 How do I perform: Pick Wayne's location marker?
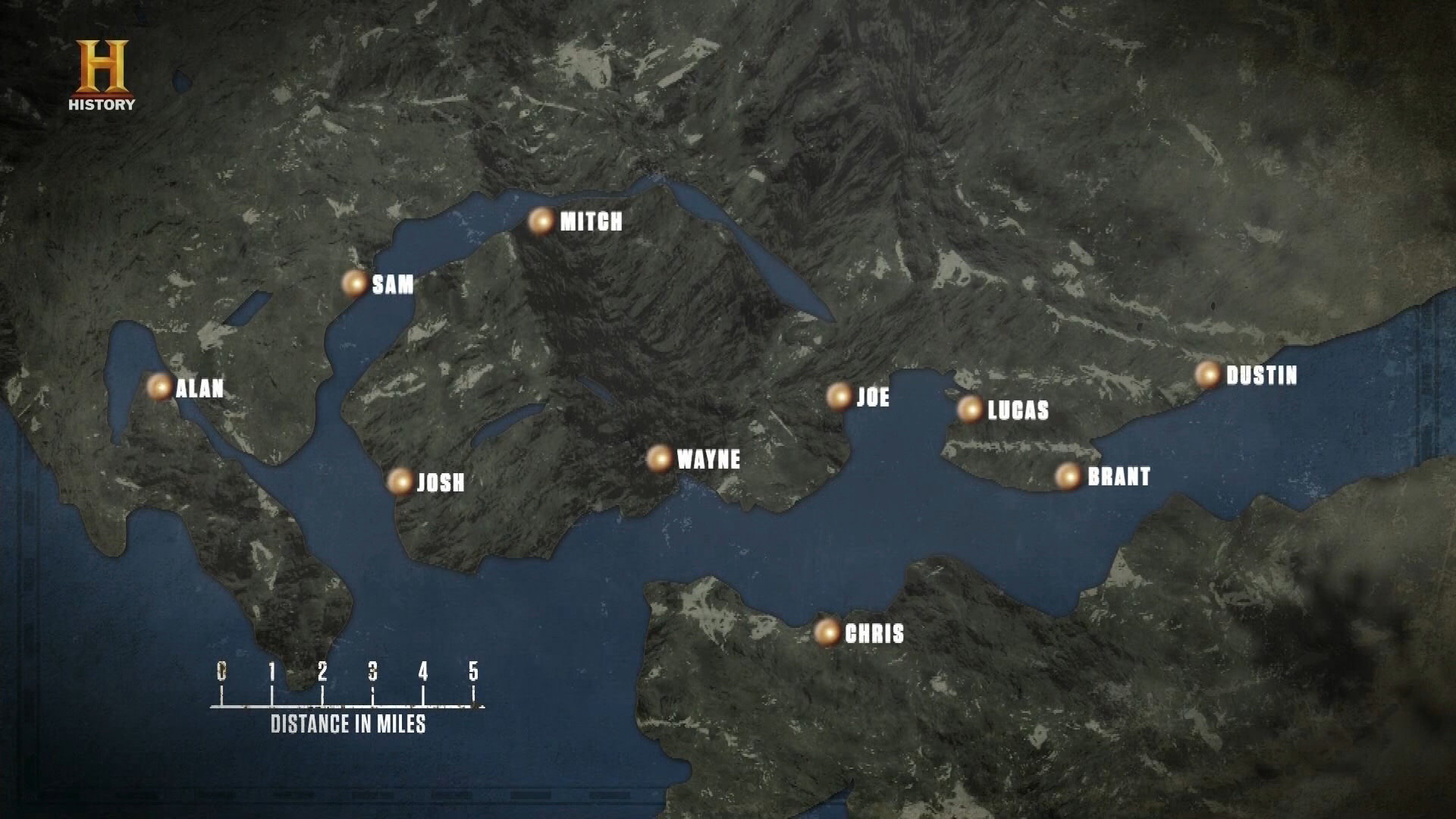pyautogui.click(x=659, y=458)
